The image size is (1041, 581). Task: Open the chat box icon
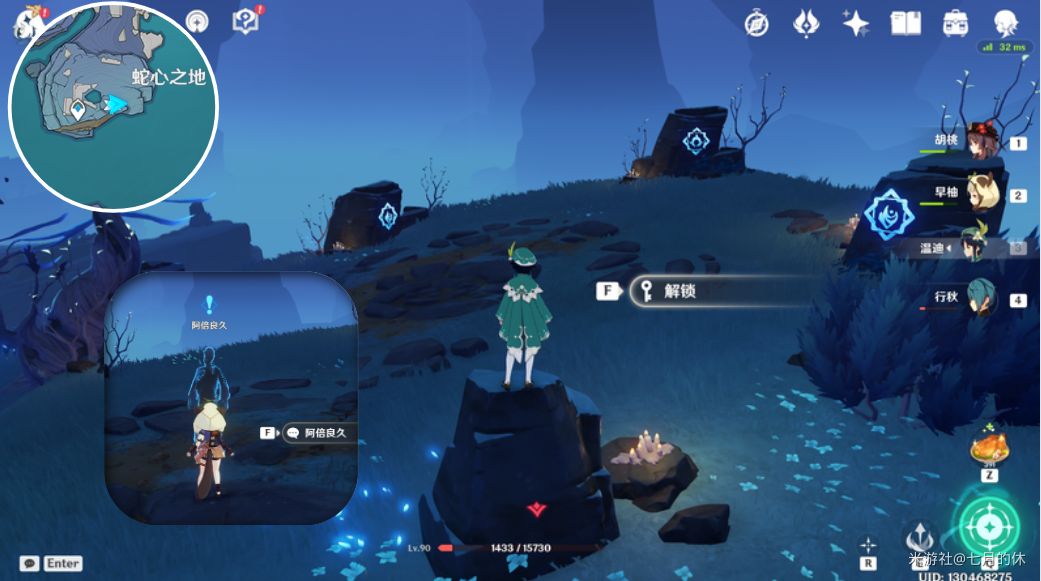coord(29,564)
